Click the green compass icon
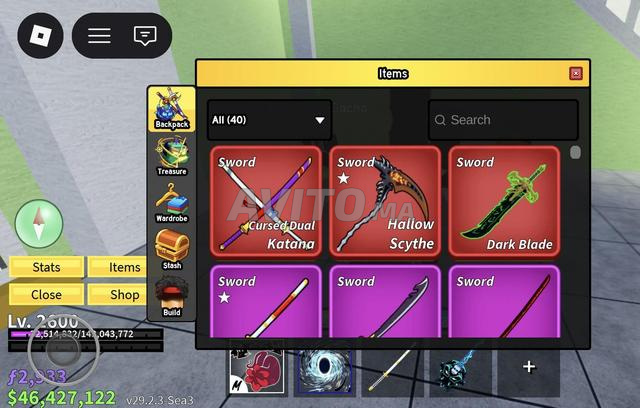This screenshot has height=408, width=640. coord(40,222)
